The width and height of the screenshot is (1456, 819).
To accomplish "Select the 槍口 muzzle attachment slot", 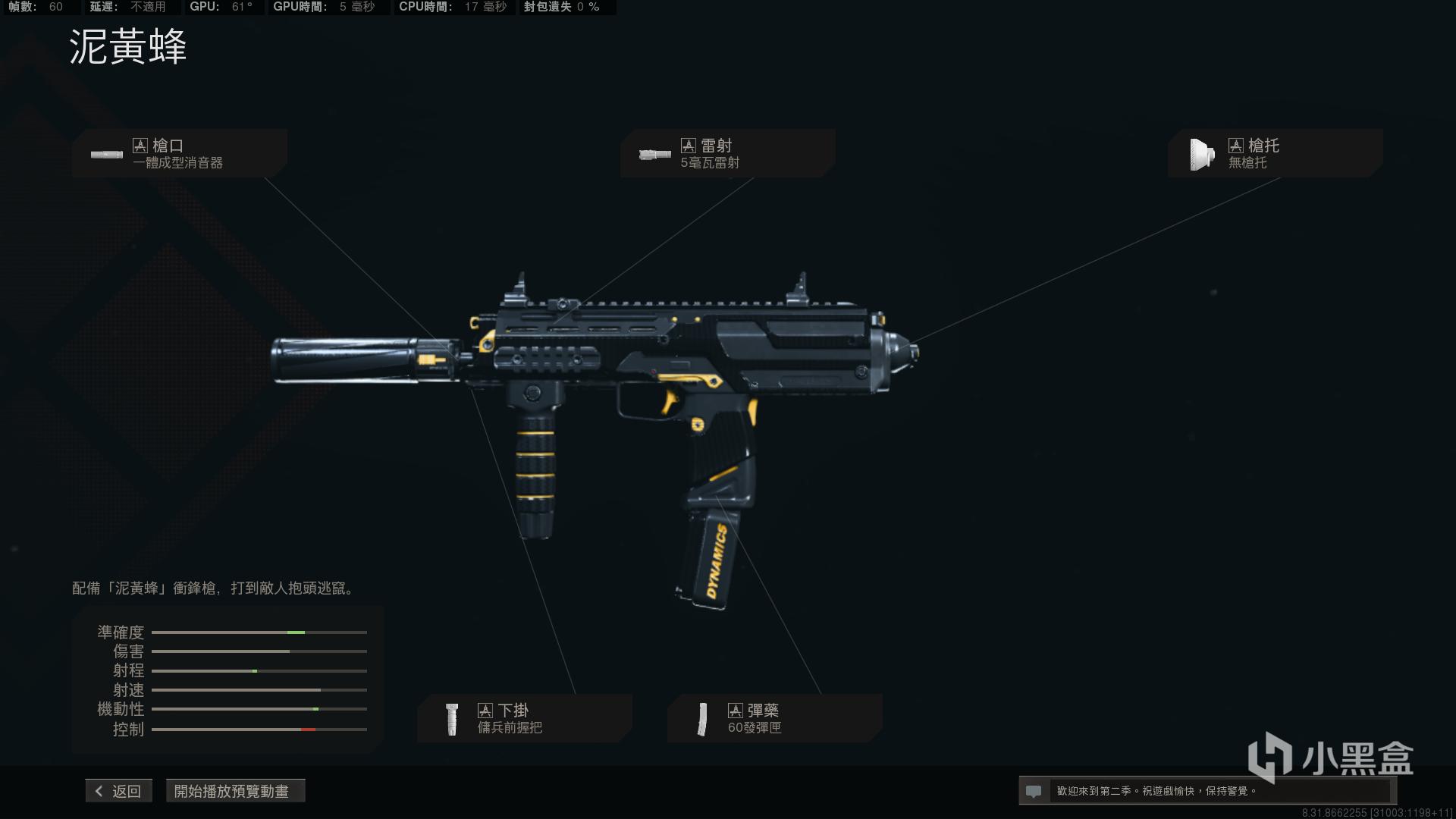I will [180, 153].
